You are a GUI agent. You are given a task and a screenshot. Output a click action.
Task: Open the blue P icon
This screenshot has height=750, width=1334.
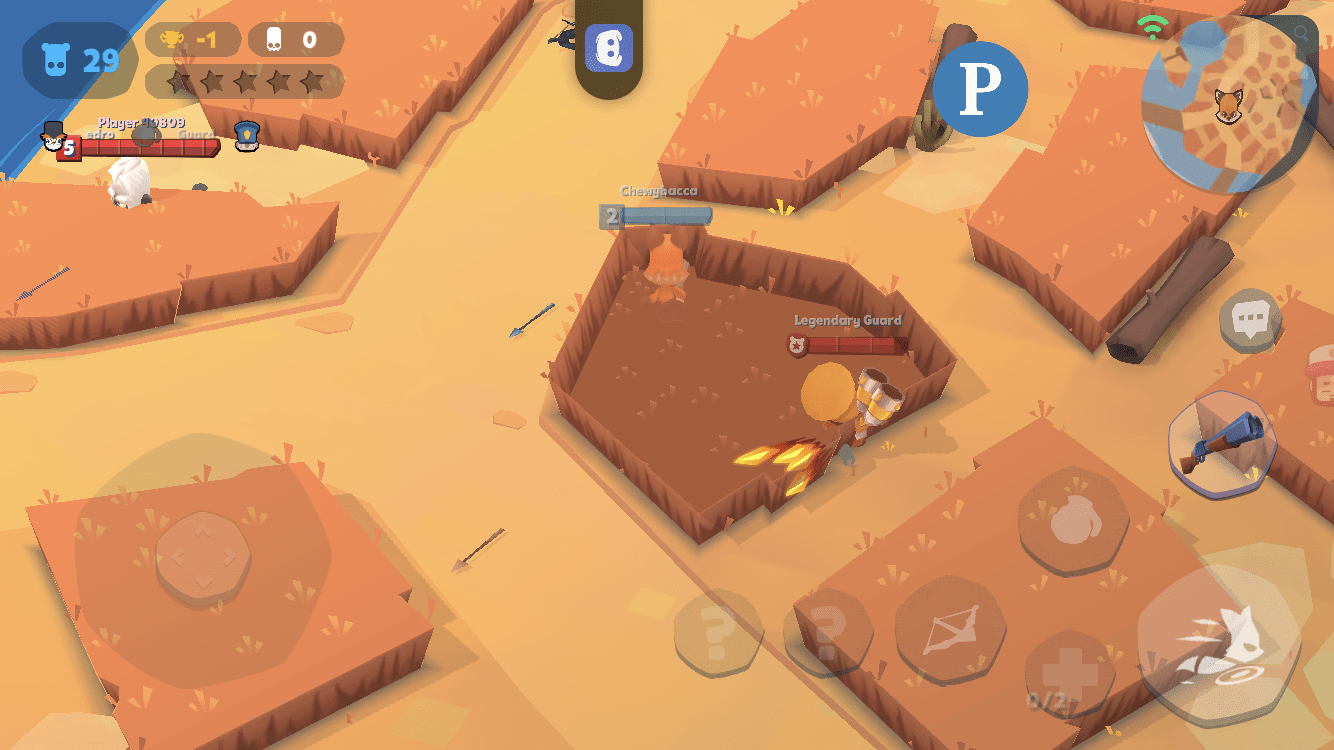pos(981,89)
